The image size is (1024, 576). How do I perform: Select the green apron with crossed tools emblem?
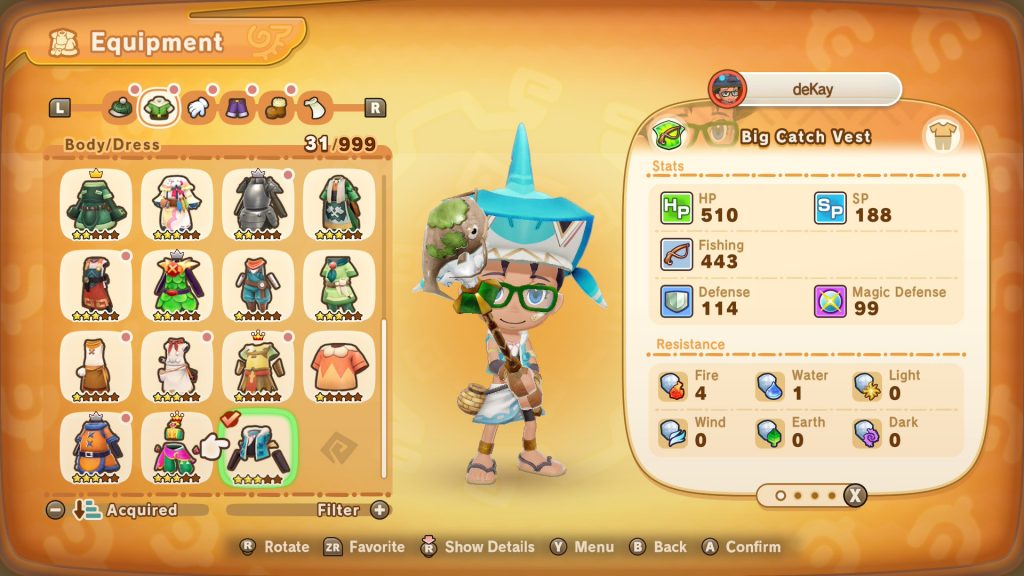(339, 203)
